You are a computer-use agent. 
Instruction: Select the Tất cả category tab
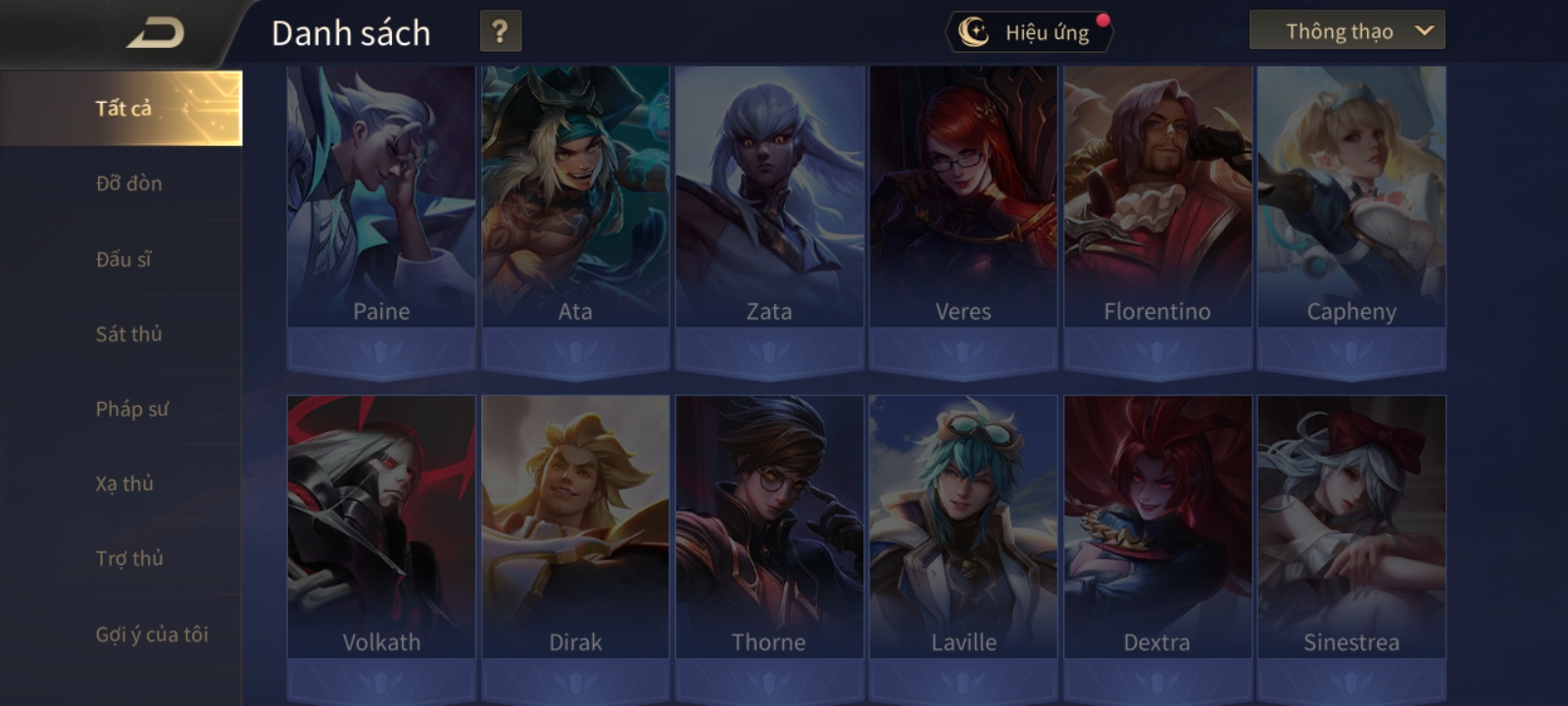122,108
